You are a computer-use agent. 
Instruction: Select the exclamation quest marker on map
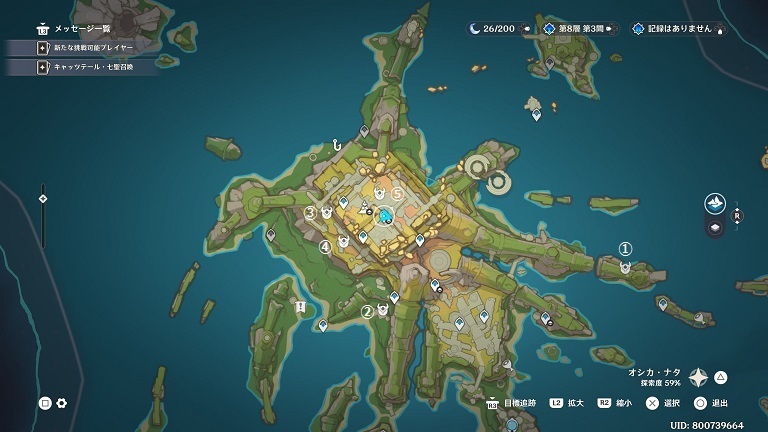pos(300,307)
